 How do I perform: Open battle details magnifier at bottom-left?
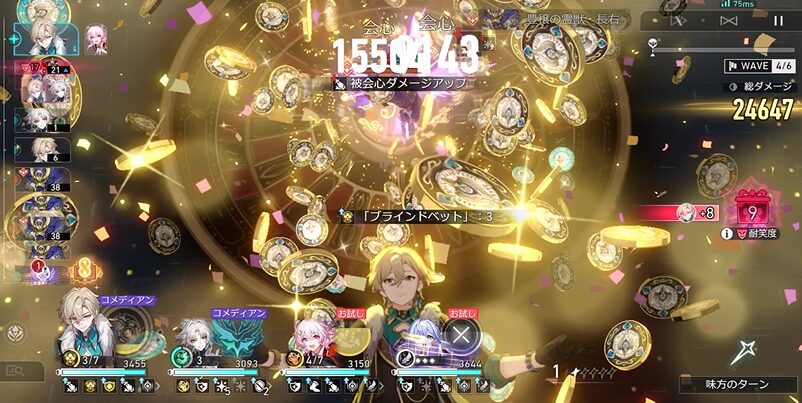(x=16, y=371)
